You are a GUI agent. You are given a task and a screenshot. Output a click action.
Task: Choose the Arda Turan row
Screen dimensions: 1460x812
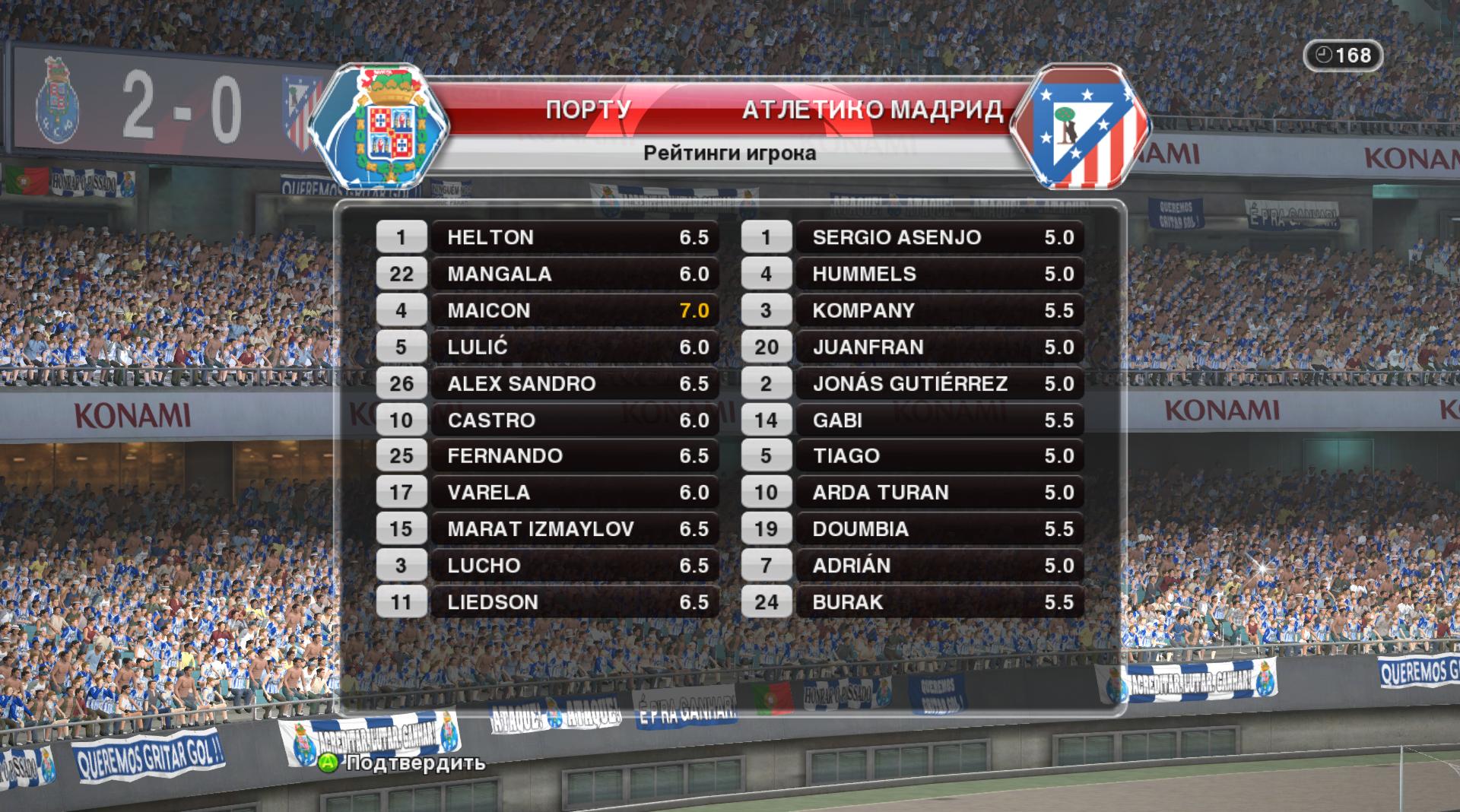939,492
